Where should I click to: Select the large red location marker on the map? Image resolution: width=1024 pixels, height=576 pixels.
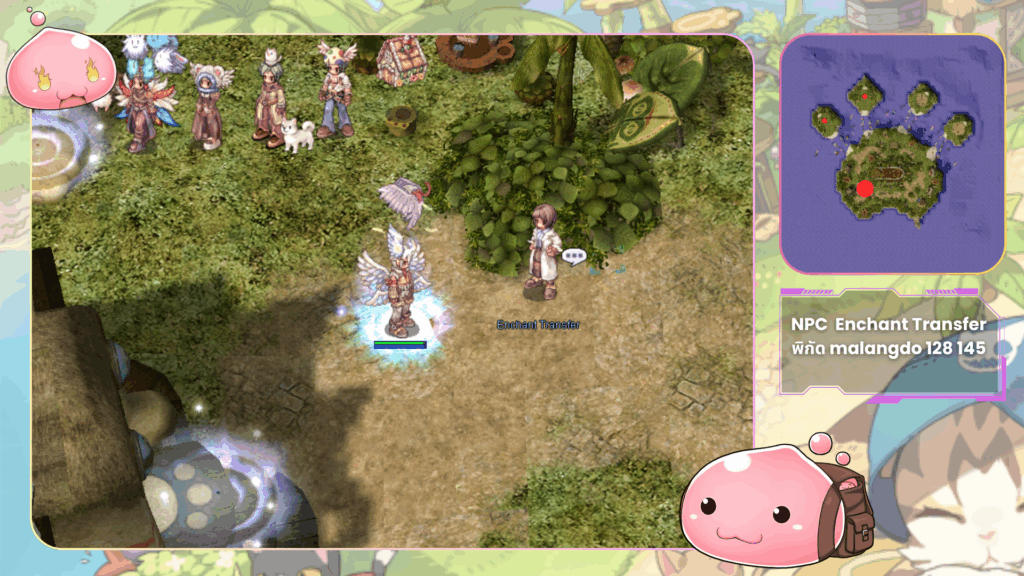(865, 188)
